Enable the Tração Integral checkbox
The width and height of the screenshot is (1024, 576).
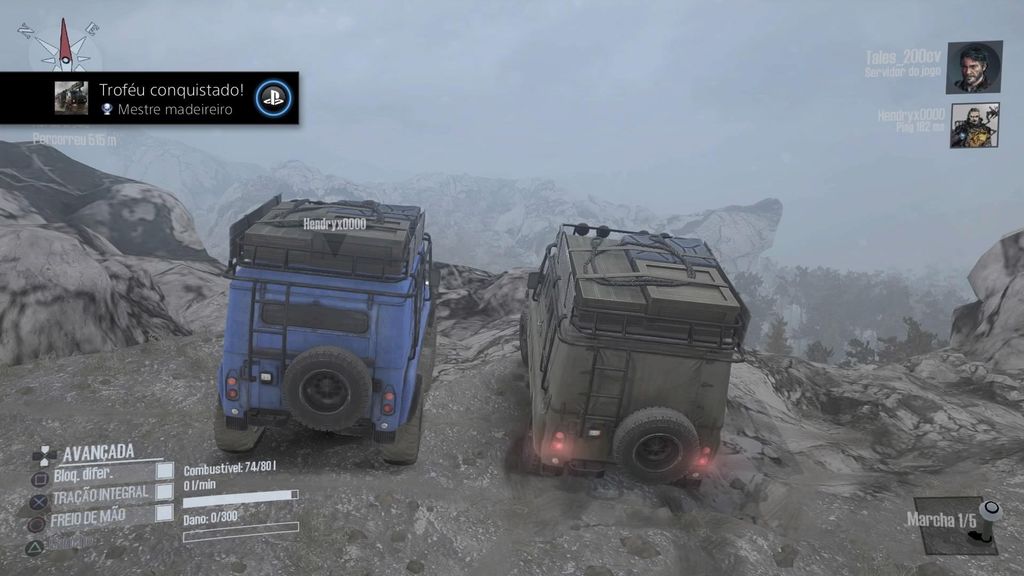[165, 492]
